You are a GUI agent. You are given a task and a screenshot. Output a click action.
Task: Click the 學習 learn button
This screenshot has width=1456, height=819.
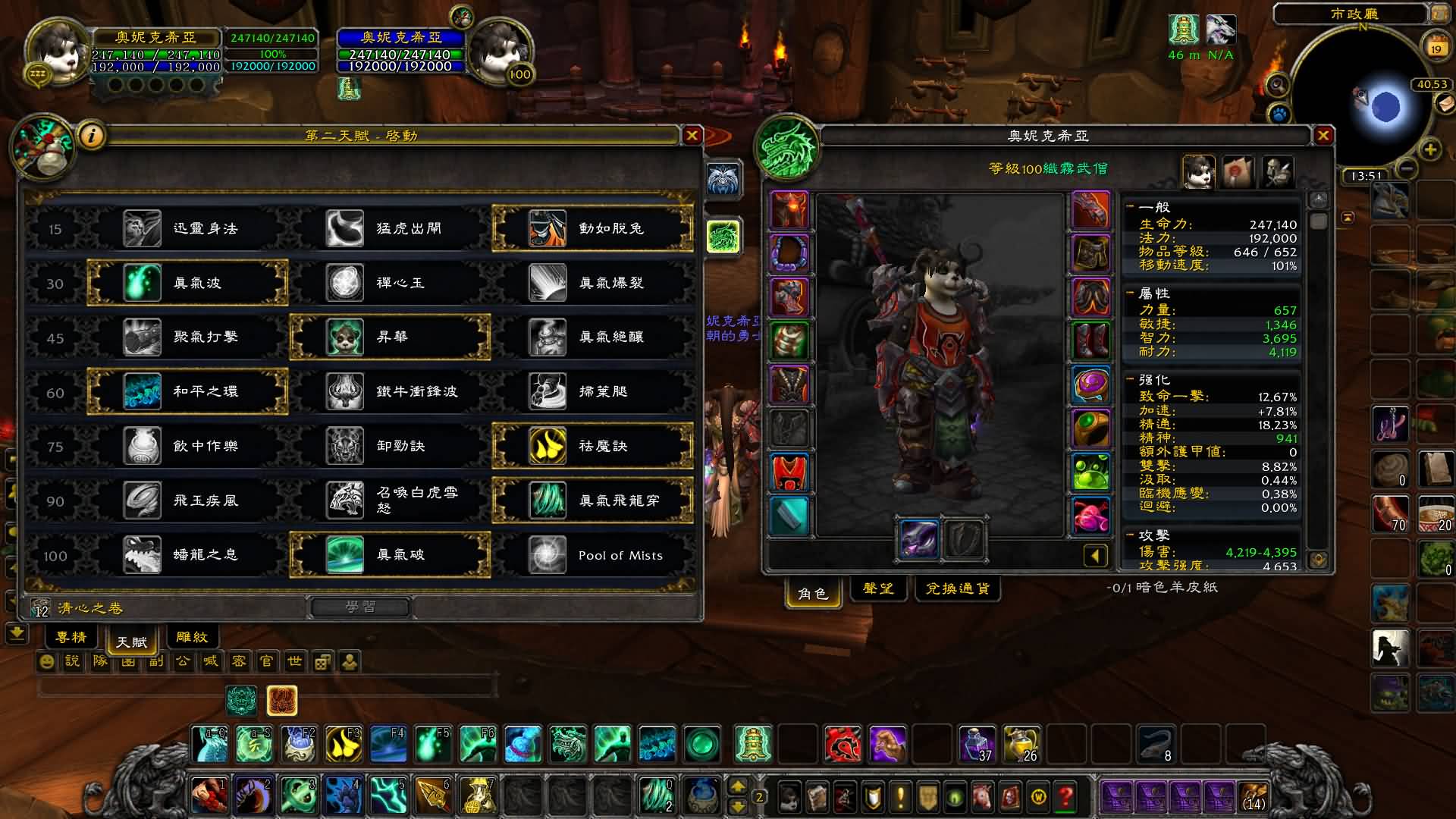pyautogui.click(x=360, y=607)
